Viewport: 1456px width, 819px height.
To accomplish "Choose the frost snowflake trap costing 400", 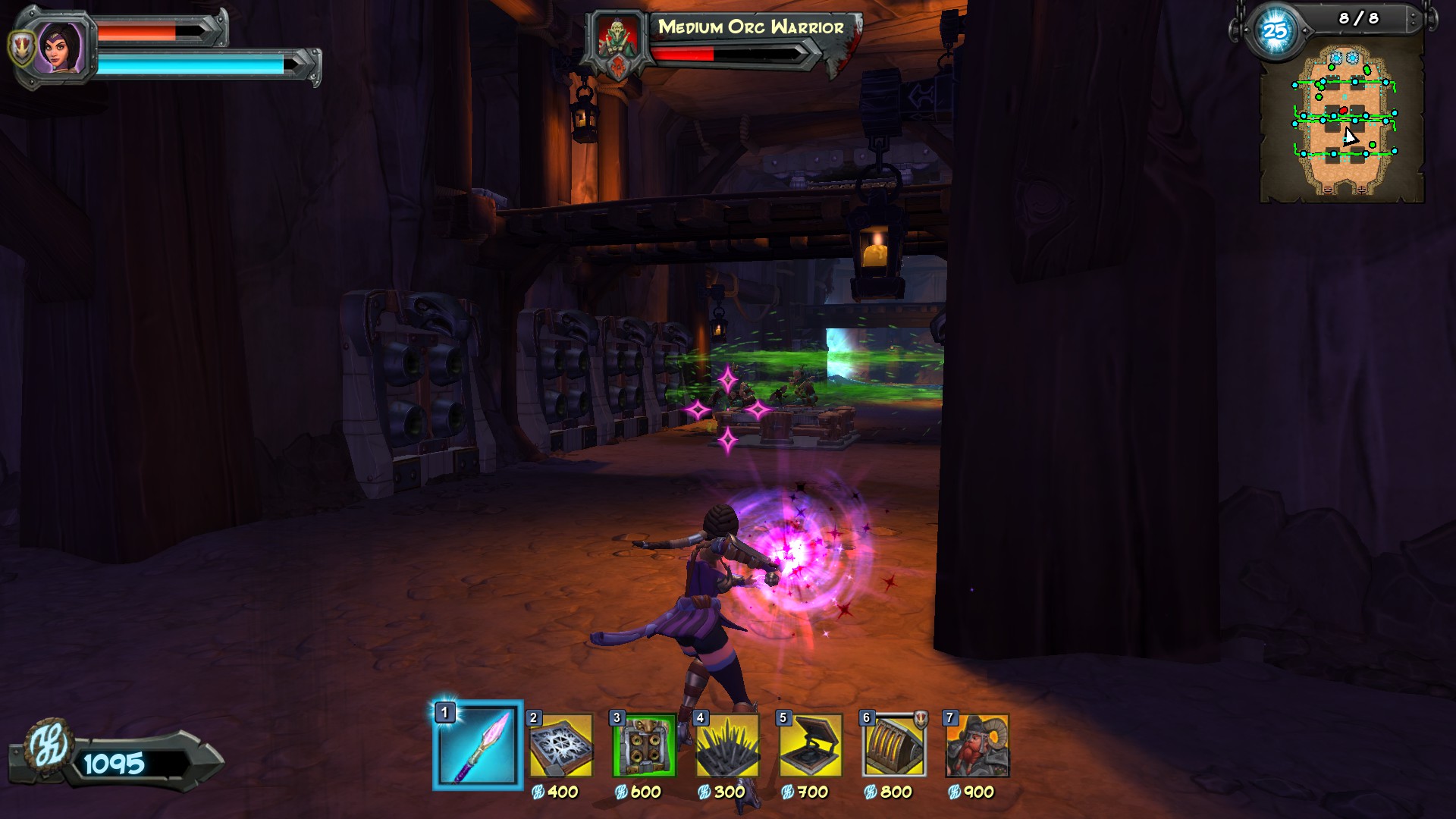I will (x=560, y=745).
